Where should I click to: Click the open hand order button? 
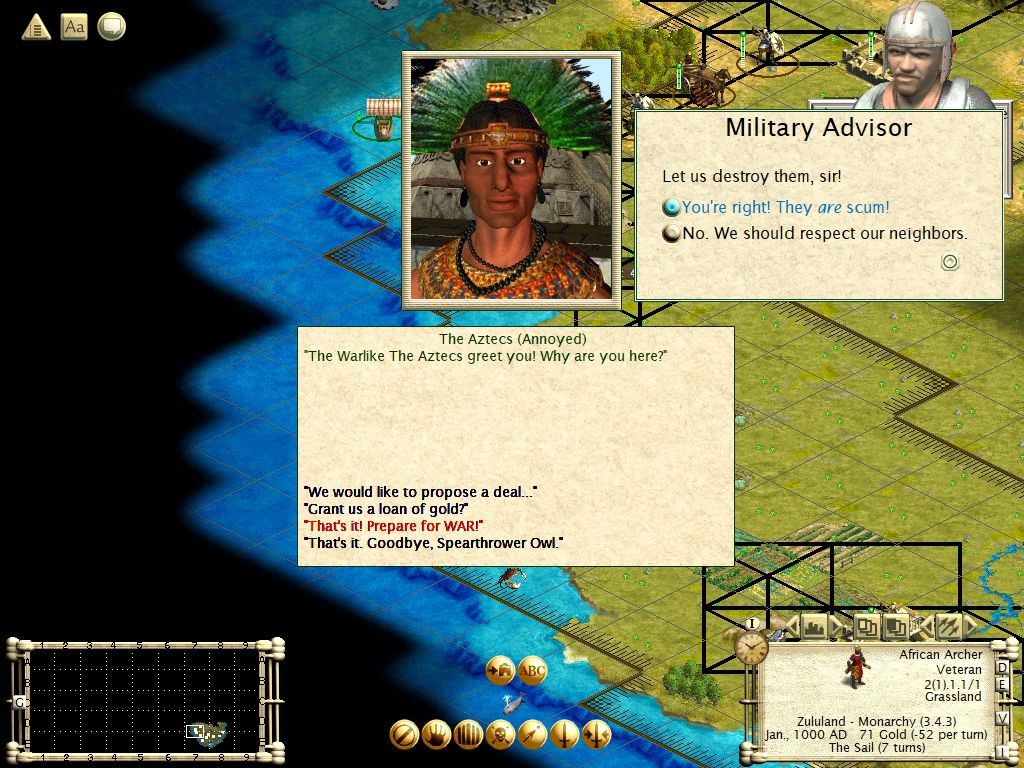click(x=436, y=735)
